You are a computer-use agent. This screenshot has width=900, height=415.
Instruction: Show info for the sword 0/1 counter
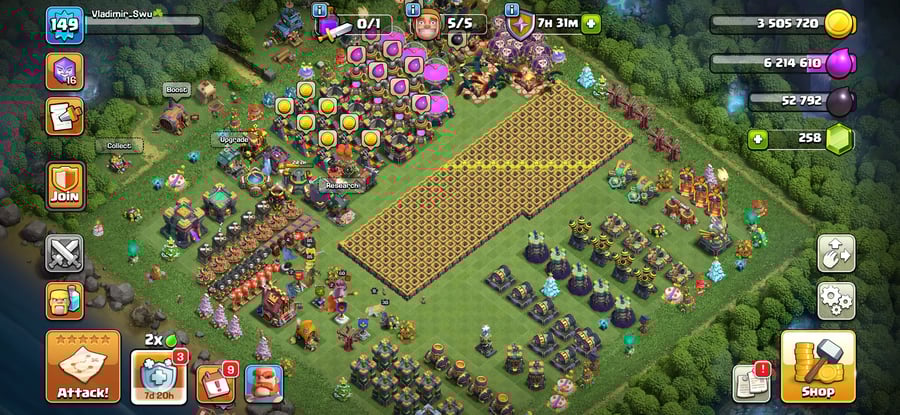(x=320, y=10)
